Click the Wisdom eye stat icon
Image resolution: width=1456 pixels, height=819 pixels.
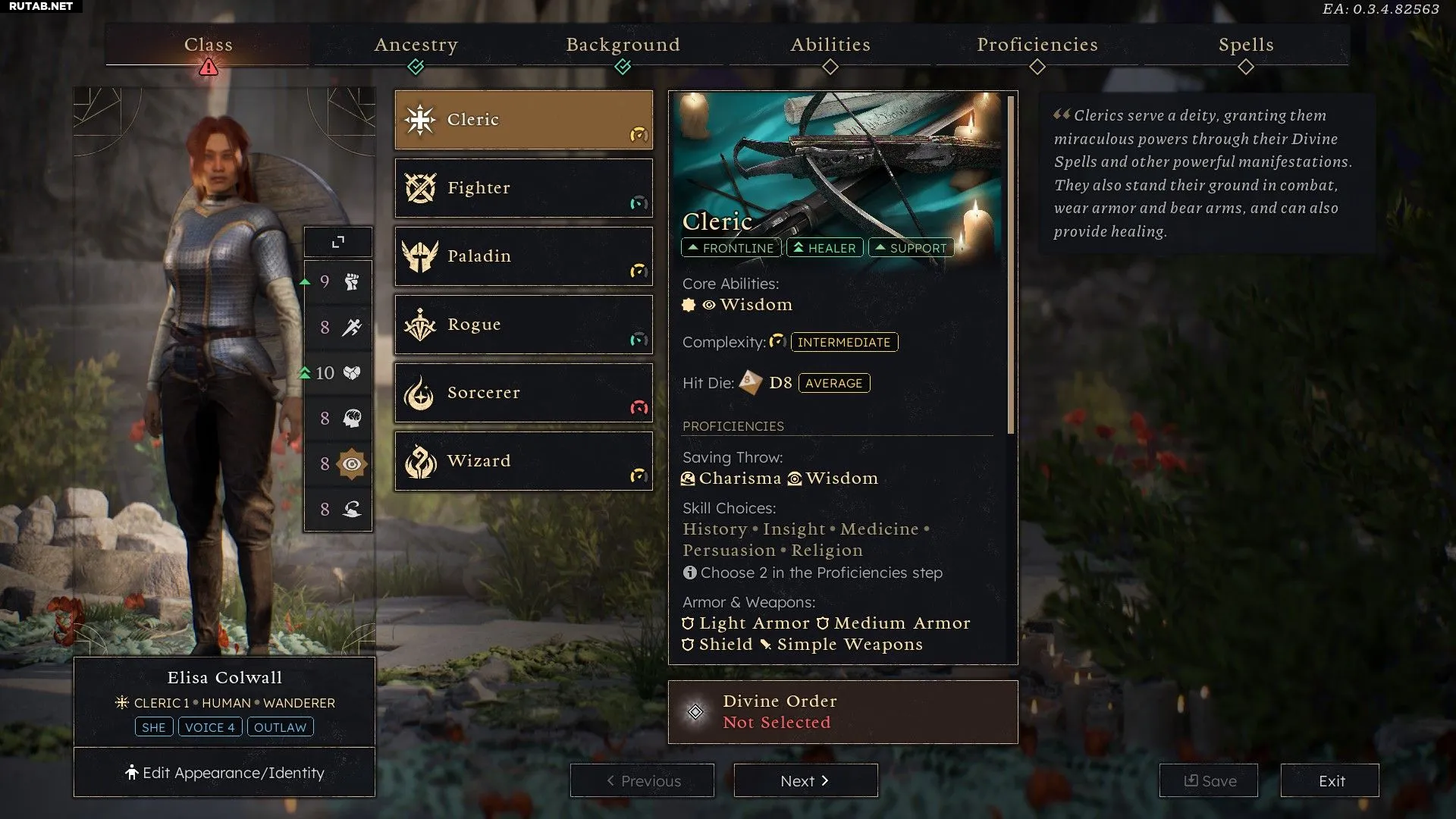click(x=352, y=463)
